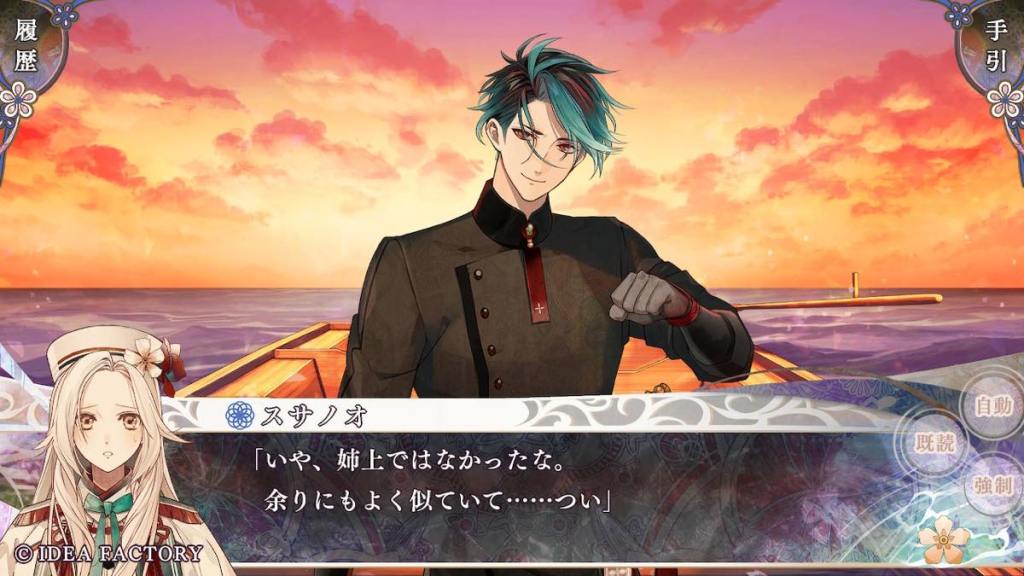Viewport: 1024px width, 576px height.
Task: Click the cherry blossom icon in dialogue corner
Action: (x=944, y=541)
